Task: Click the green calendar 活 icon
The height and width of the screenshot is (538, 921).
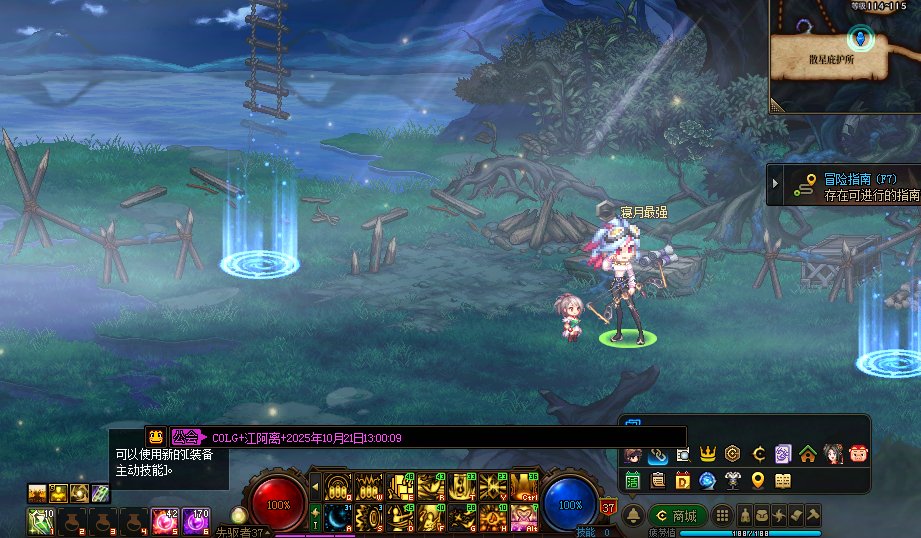Action: click(633, 481)
